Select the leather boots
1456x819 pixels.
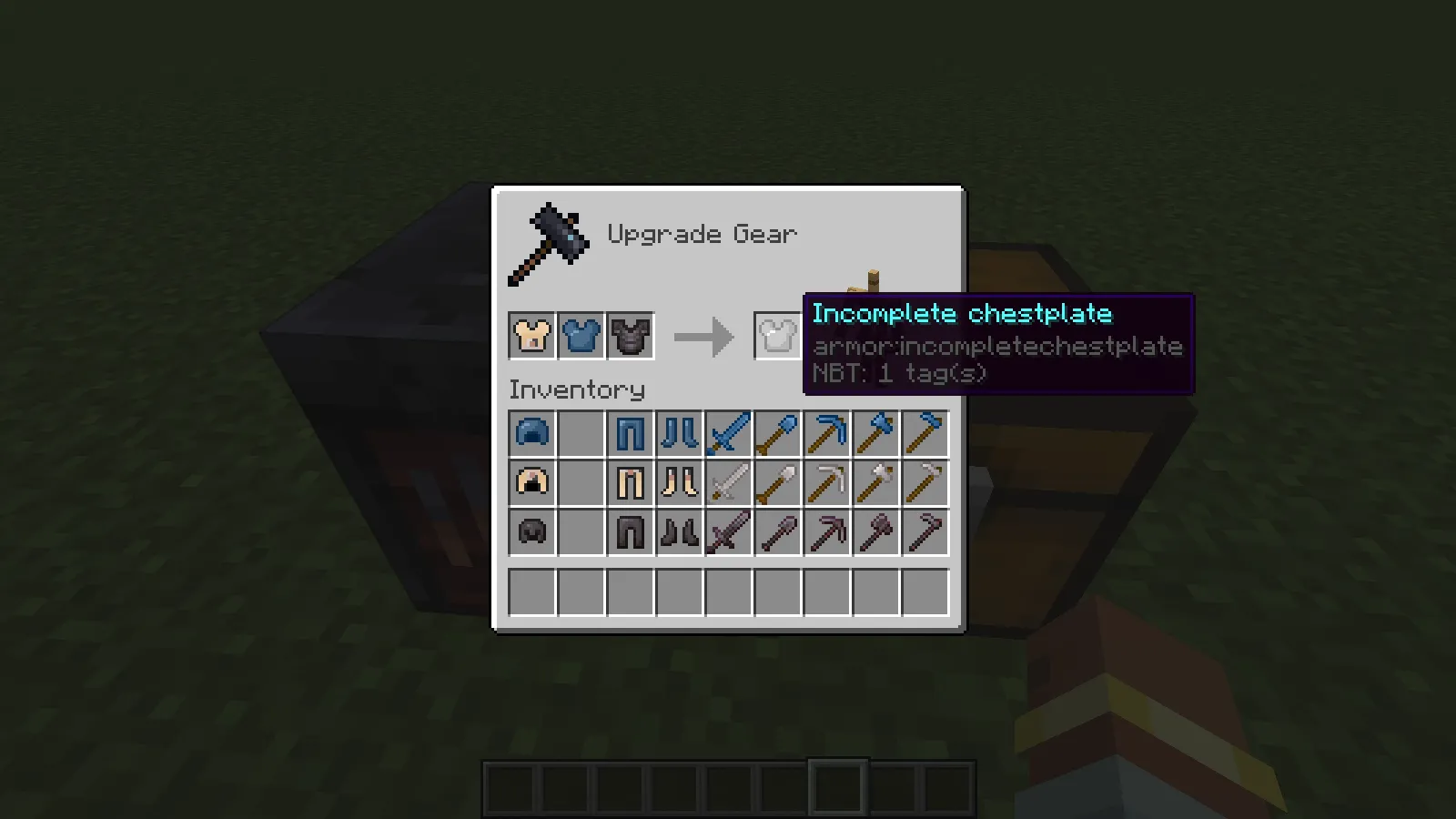tap(680, 482)
